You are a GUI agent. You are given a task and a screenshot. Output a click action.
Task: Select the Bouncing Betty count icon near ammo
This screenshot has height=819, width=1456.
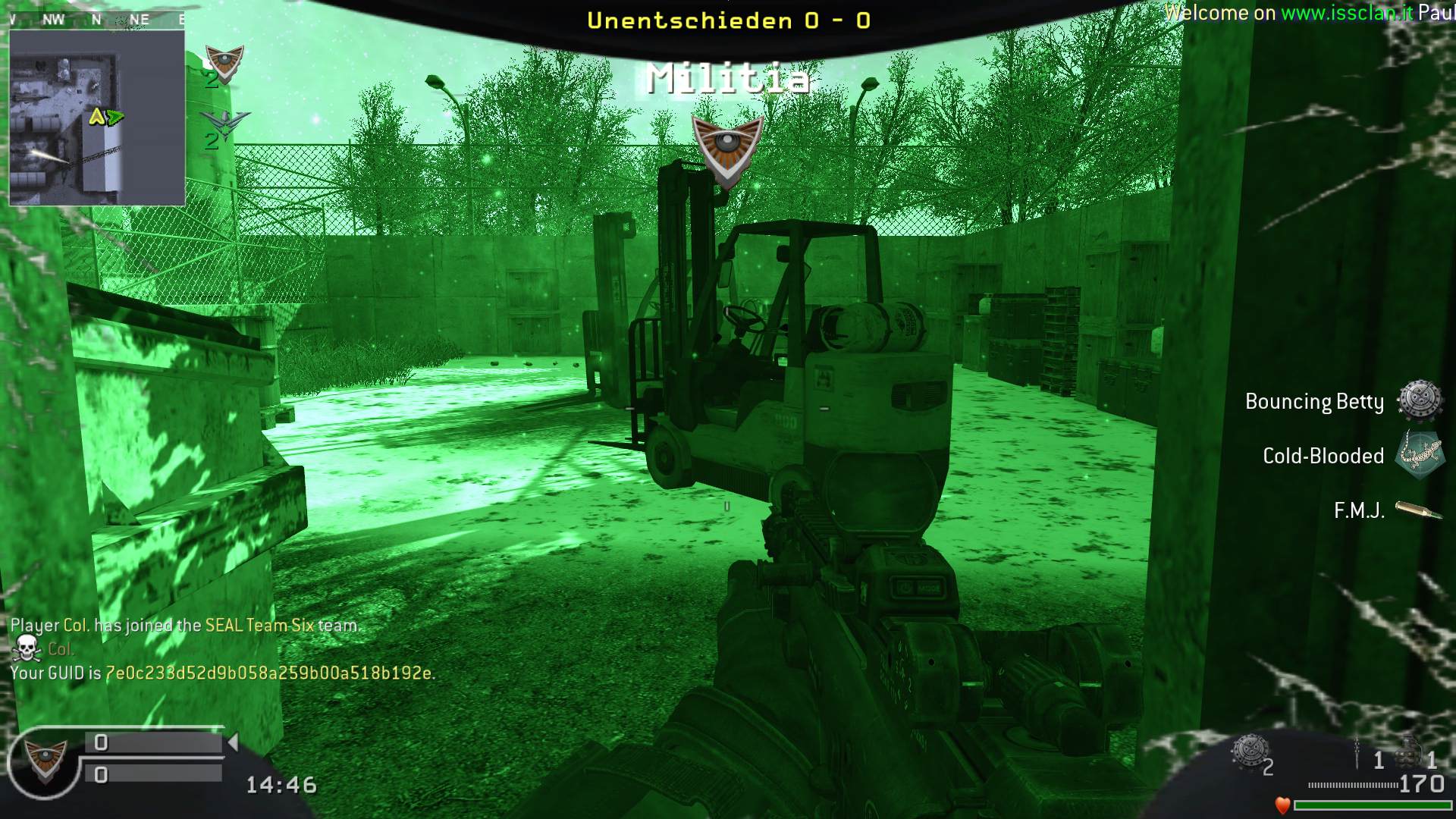pos(1249,752)
